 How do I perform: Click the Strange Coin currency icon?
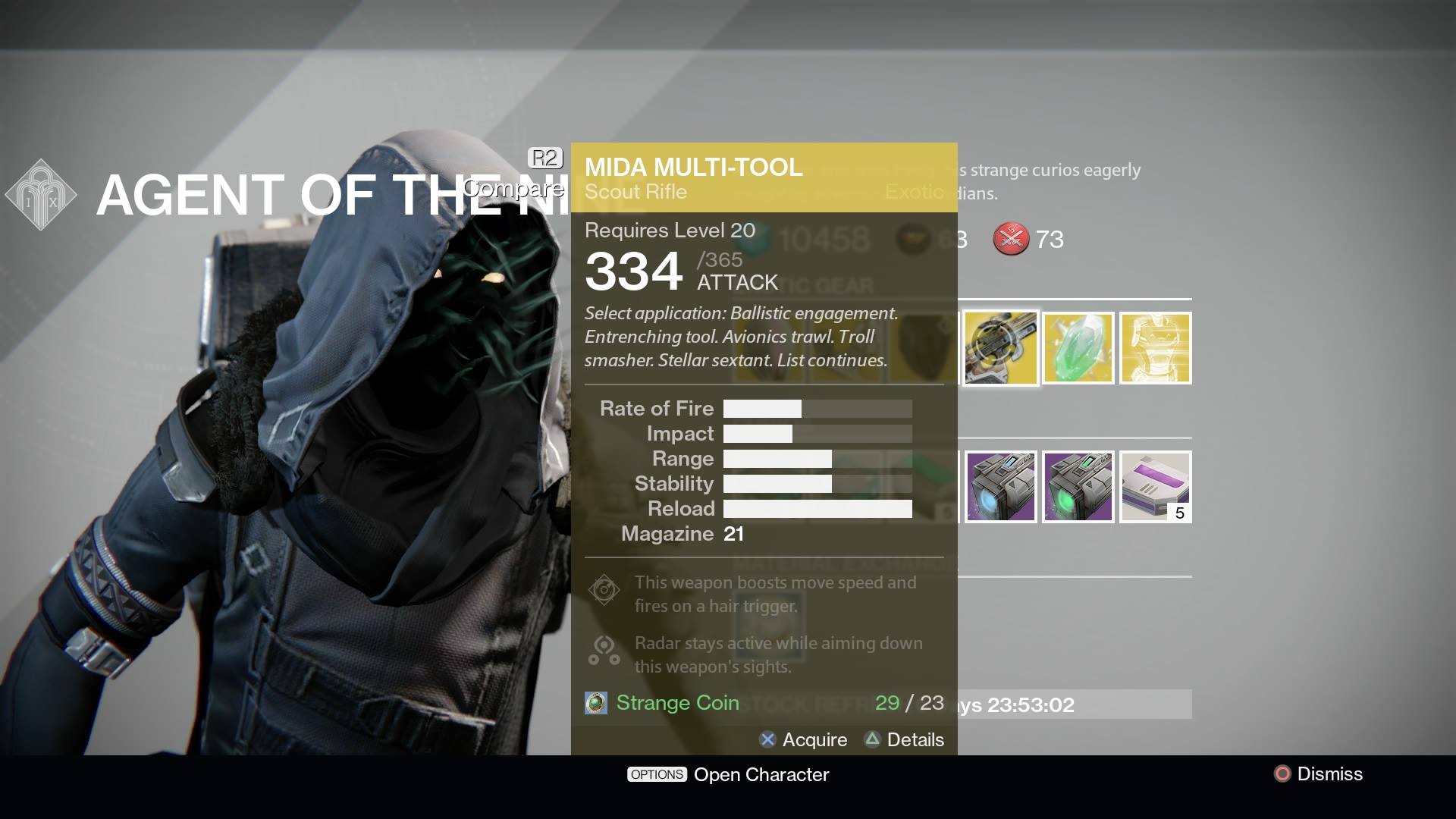coord(596,703)
